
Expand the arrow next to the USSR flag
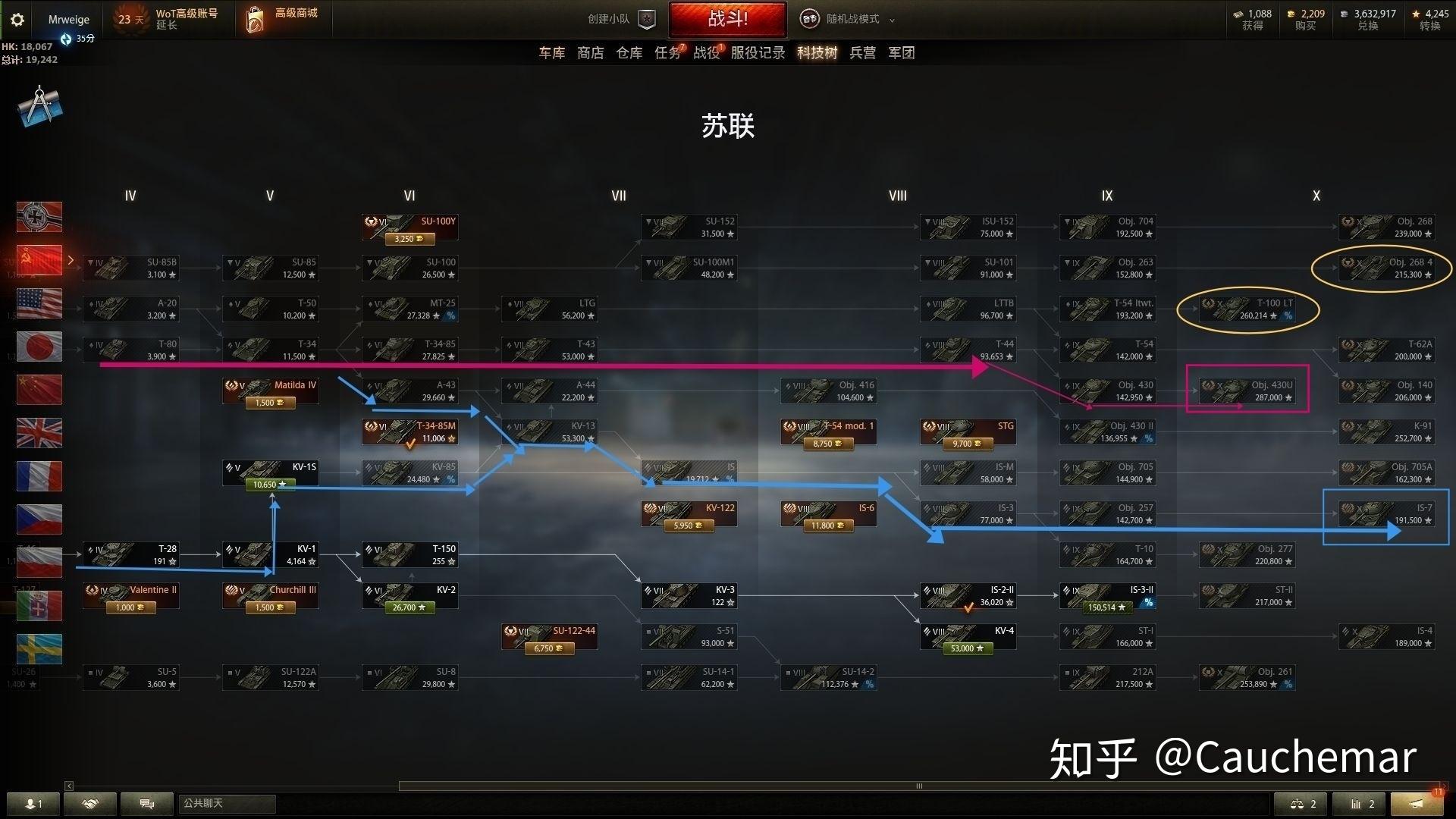(71, 259)
